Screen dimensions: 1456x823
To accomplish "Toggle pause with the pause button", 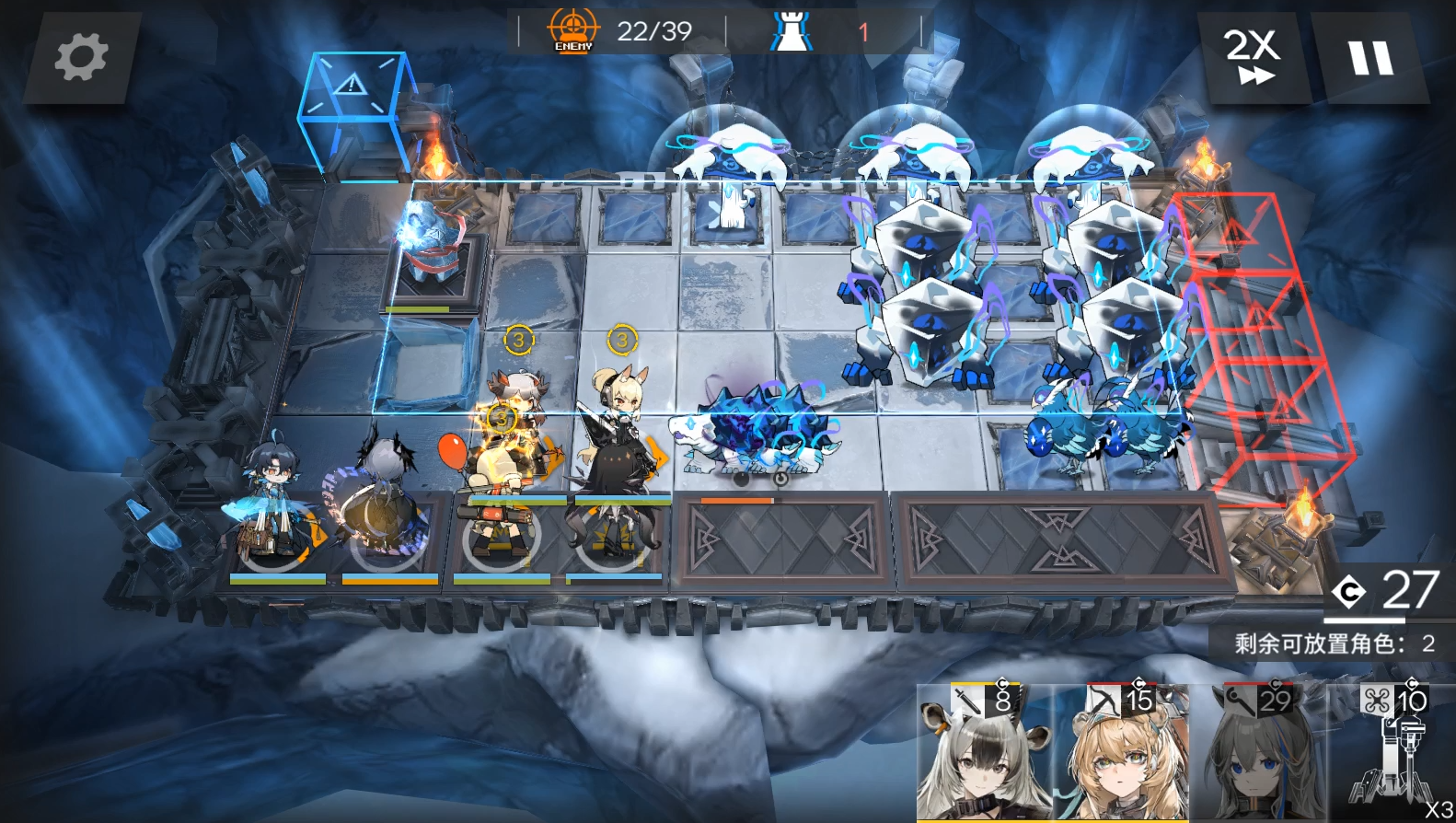I will [1369, 57].
